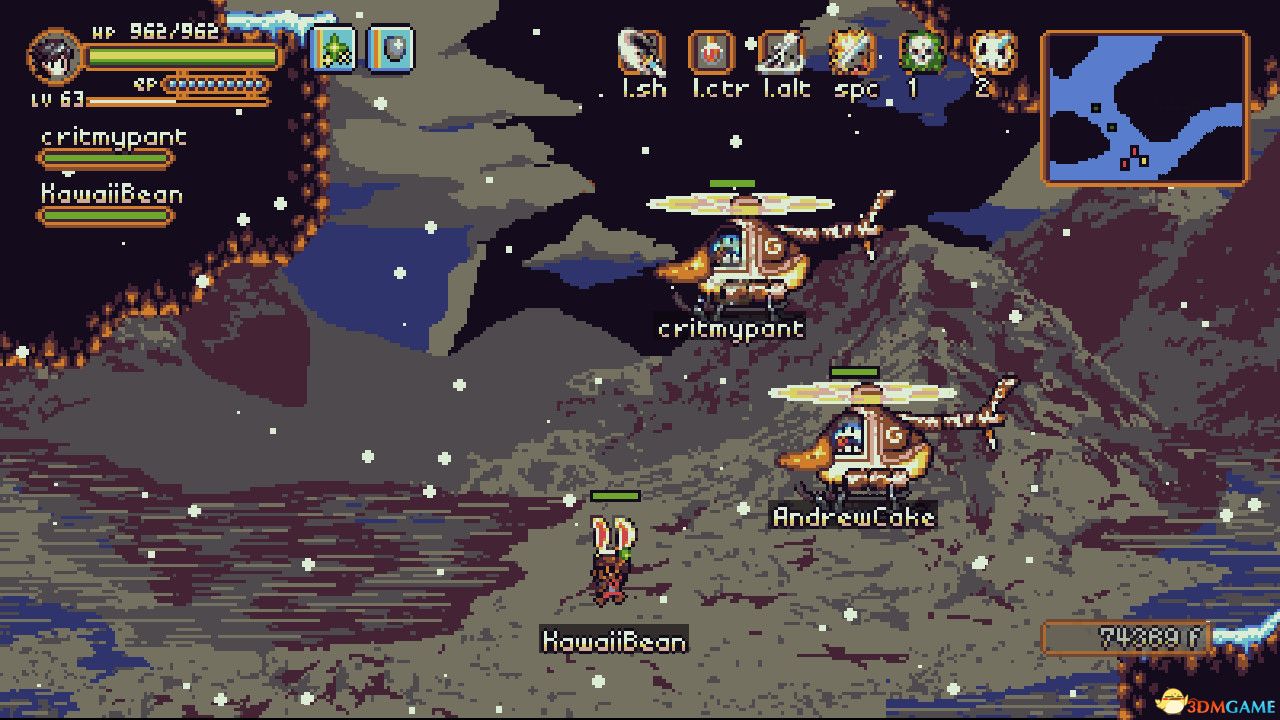
Task: Select party member KawaiiBean in the party list
Action: tap(111, 195)
